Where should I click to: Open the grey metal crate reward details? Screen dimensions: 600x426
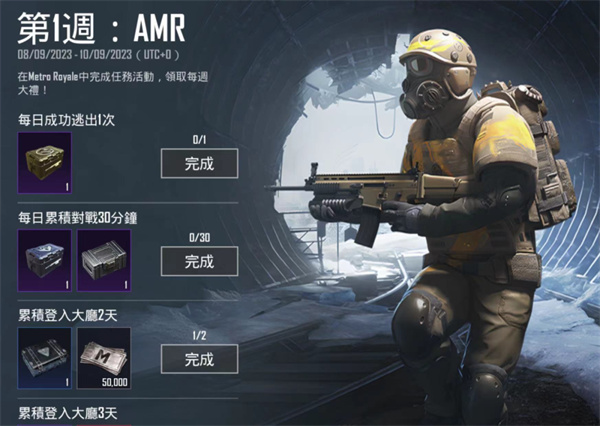coord(104,259)
